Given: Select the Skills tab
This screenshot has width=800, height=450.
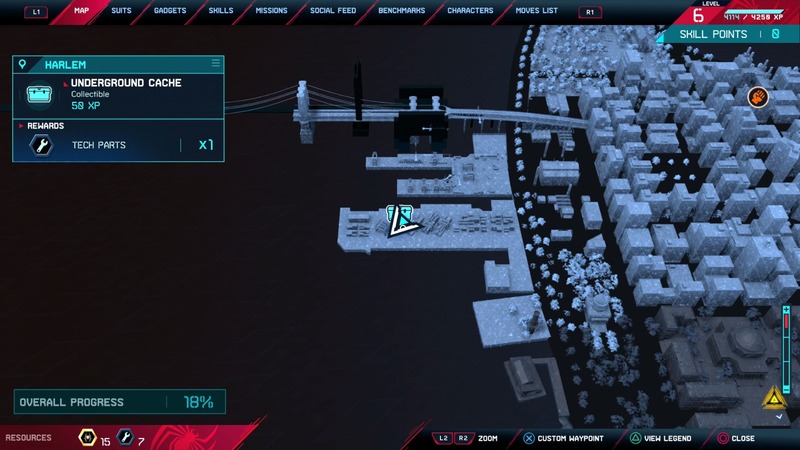Looking at the screenshot, I should [220, 11].
